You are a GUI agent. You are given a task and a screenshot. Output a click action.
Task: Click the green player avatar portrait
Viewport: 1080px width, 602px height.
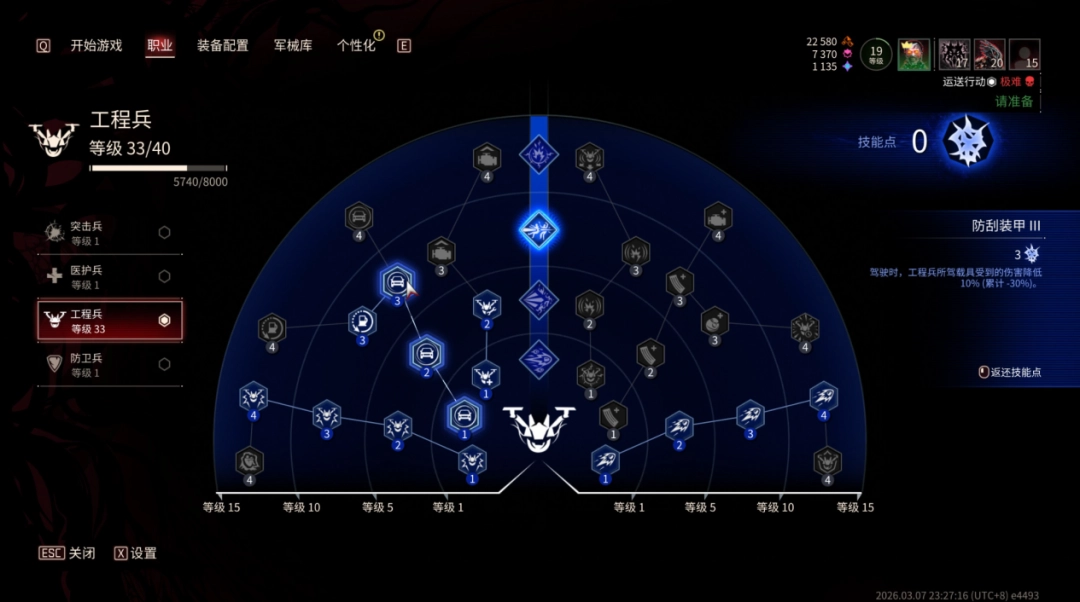914,54
